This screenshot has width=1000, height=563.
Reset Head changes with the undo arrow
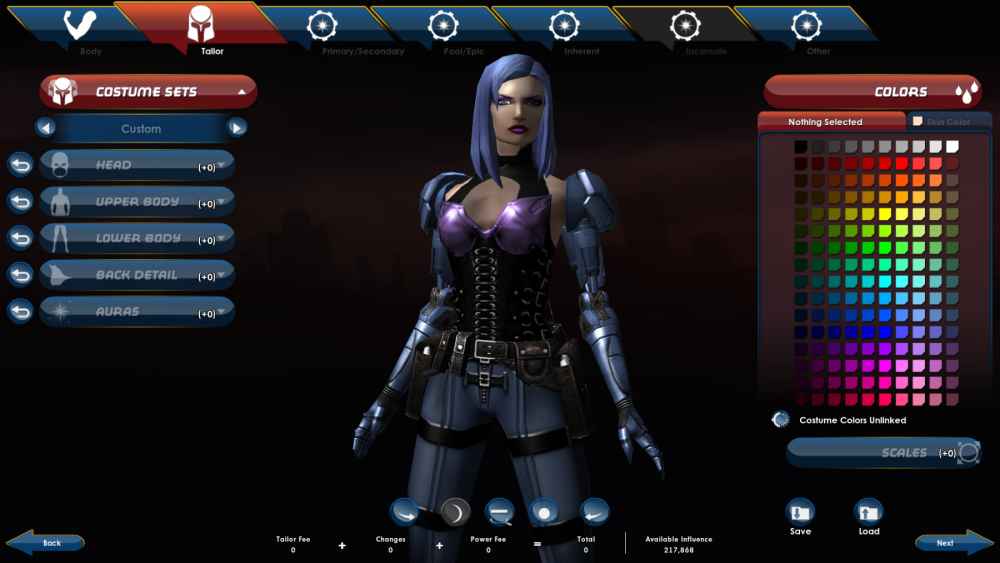(20, 165)
